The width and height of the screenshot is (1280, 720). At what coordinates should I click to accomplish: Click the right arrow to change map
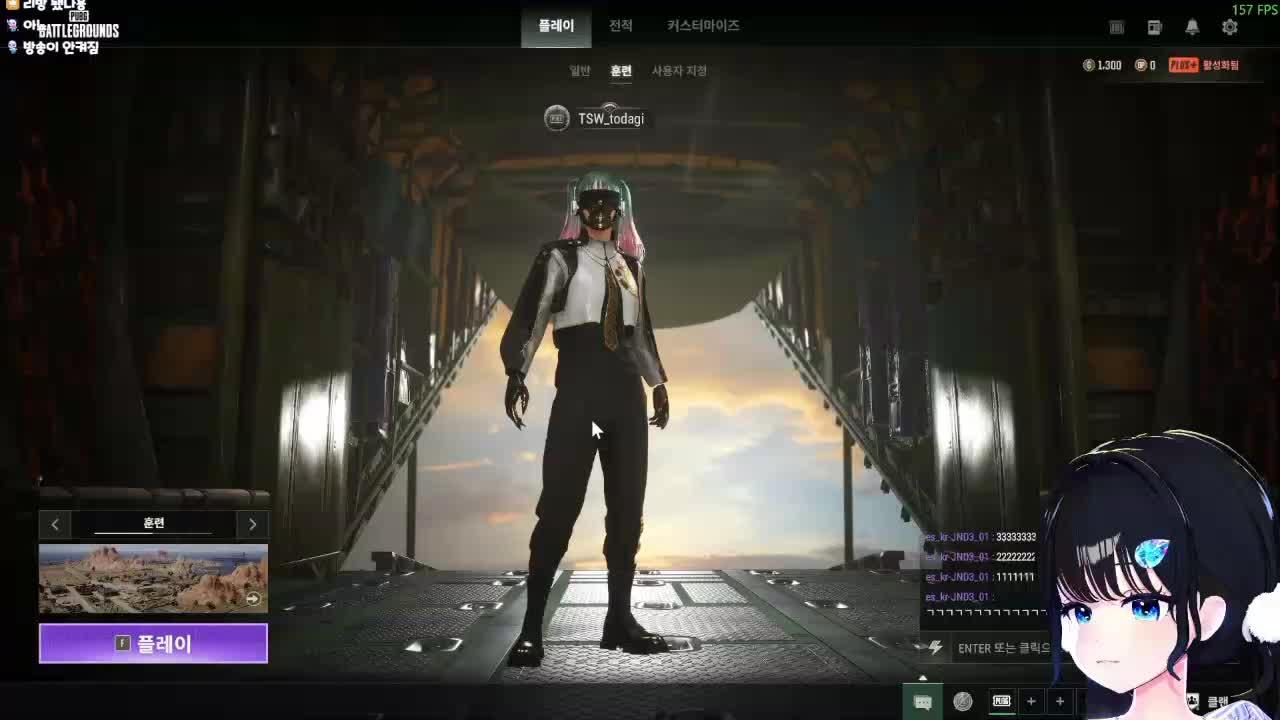click(253, 524)
